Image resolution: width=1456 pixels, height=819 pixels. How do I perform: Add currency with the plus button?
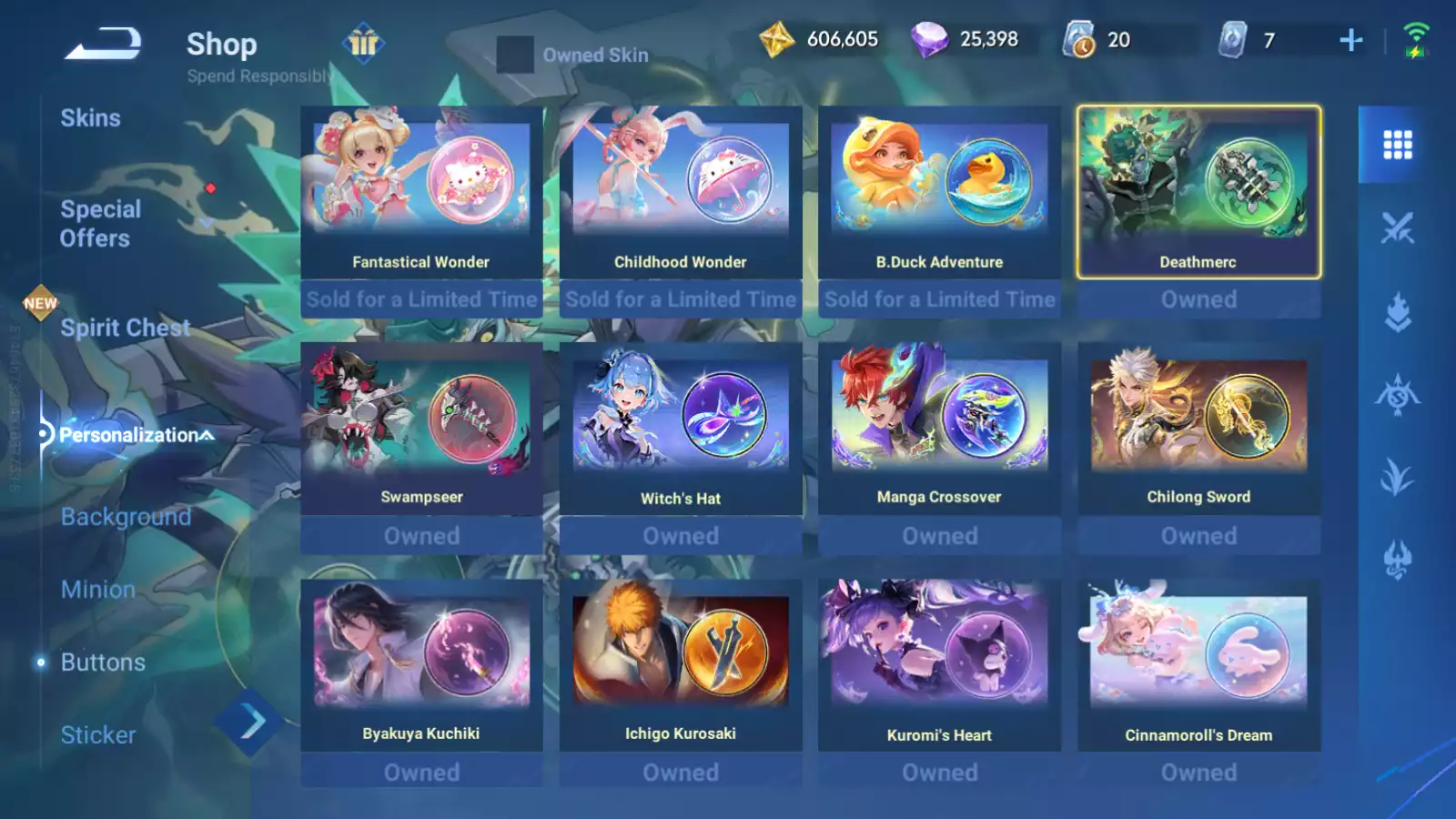(x=1351, y=40)
